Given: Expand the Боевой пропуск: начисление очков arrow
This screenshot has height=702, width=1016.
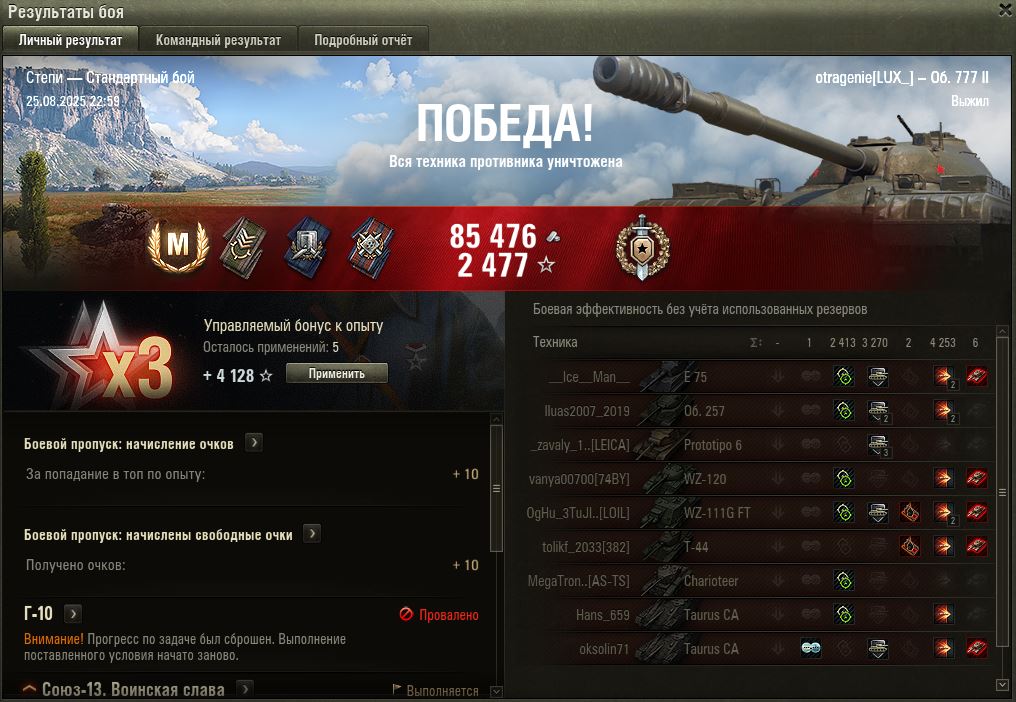Looking at the screenshot, I should (x=254, y=443).
